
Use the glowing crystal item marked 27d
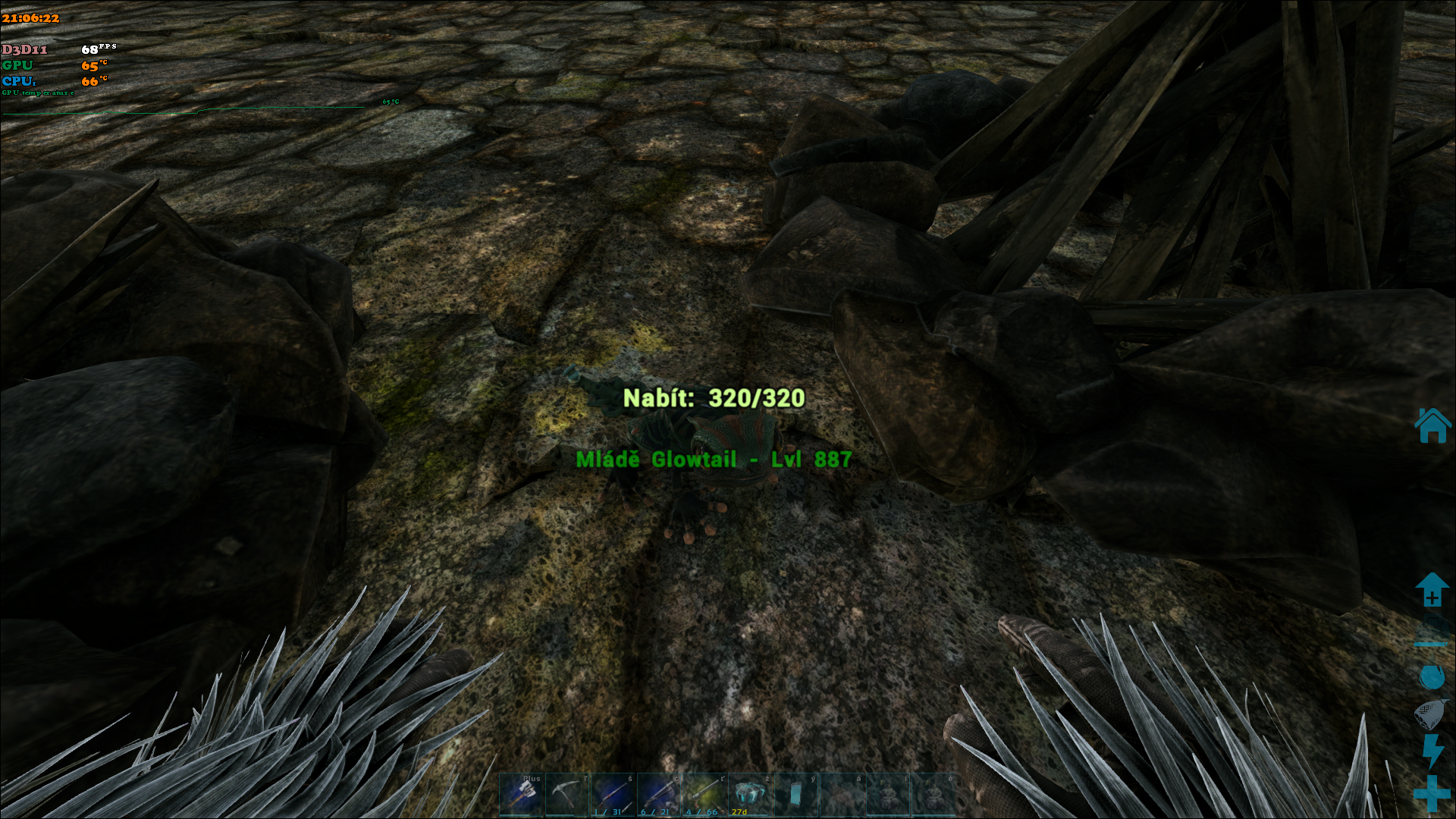[749, 795]
